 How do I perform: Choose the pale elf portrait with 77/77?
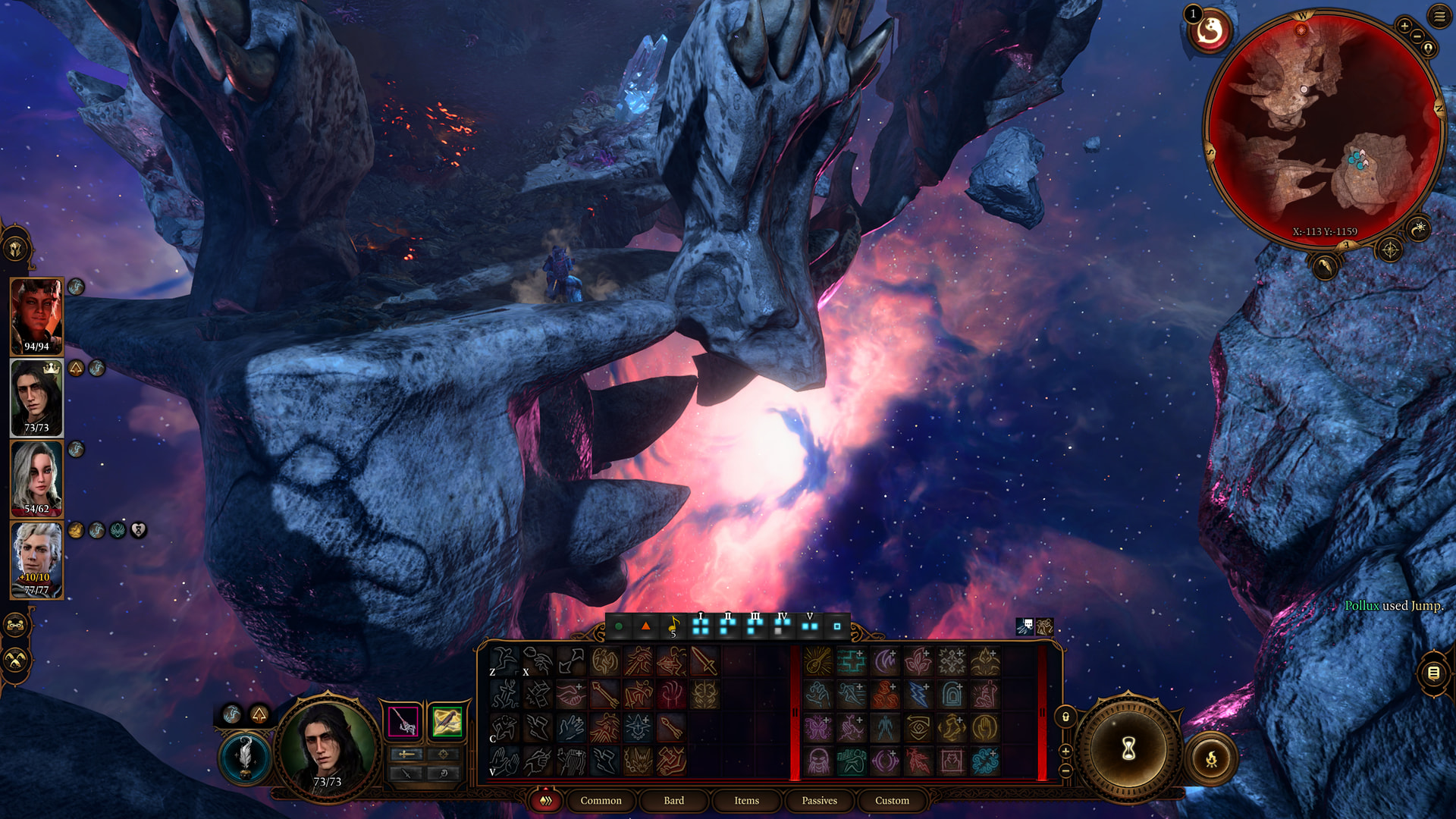pos(36,559)
